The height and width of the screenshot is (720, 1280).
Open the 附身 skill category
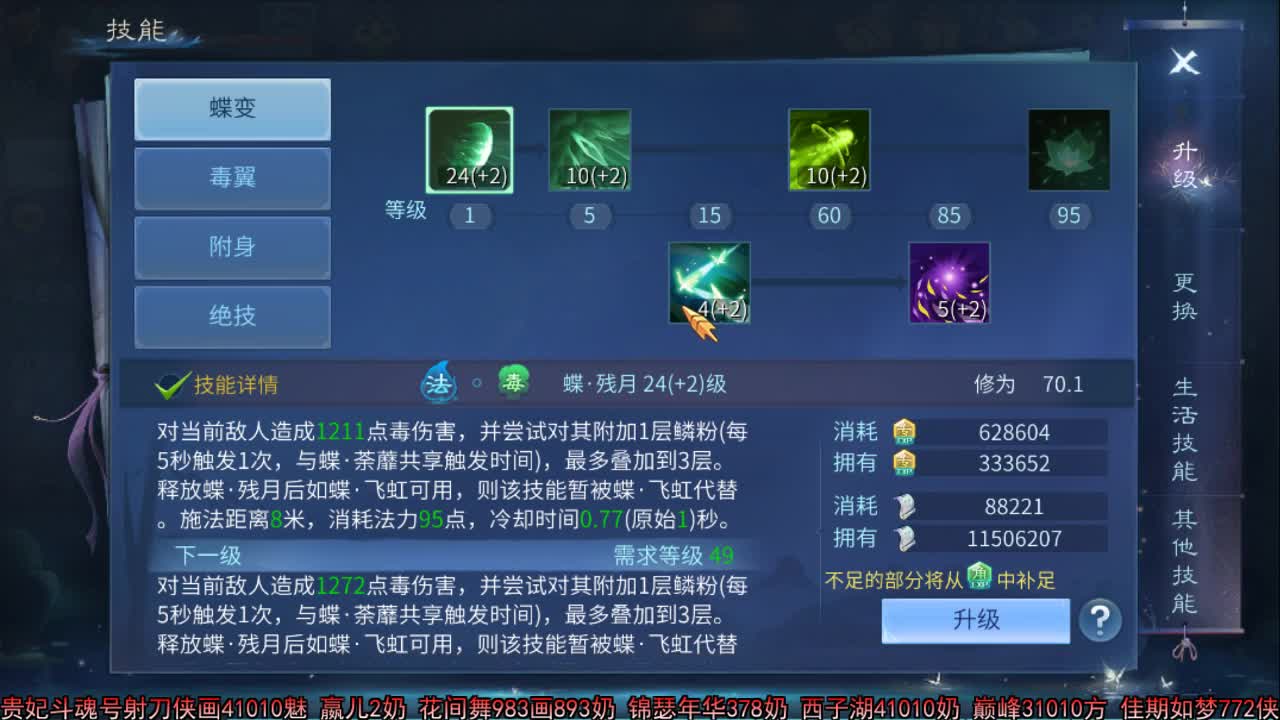pyautogui.click(x=232, y=248)
